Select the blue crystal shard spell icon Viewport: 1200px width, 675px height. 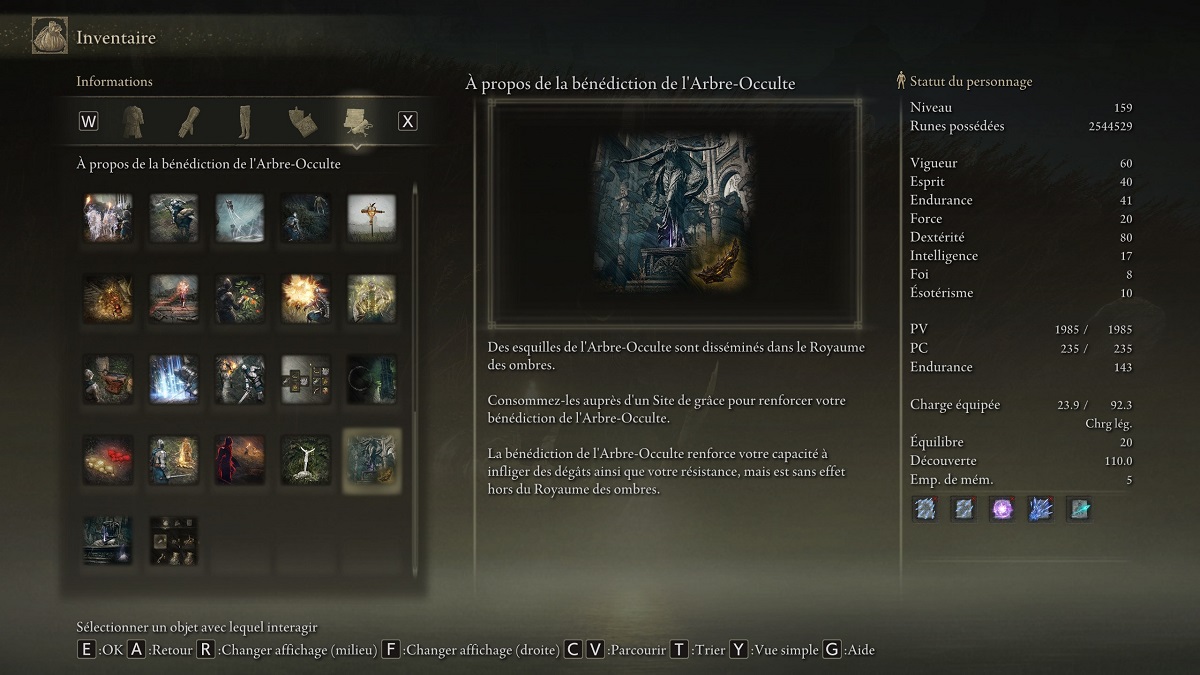[x=1040, y=509]
